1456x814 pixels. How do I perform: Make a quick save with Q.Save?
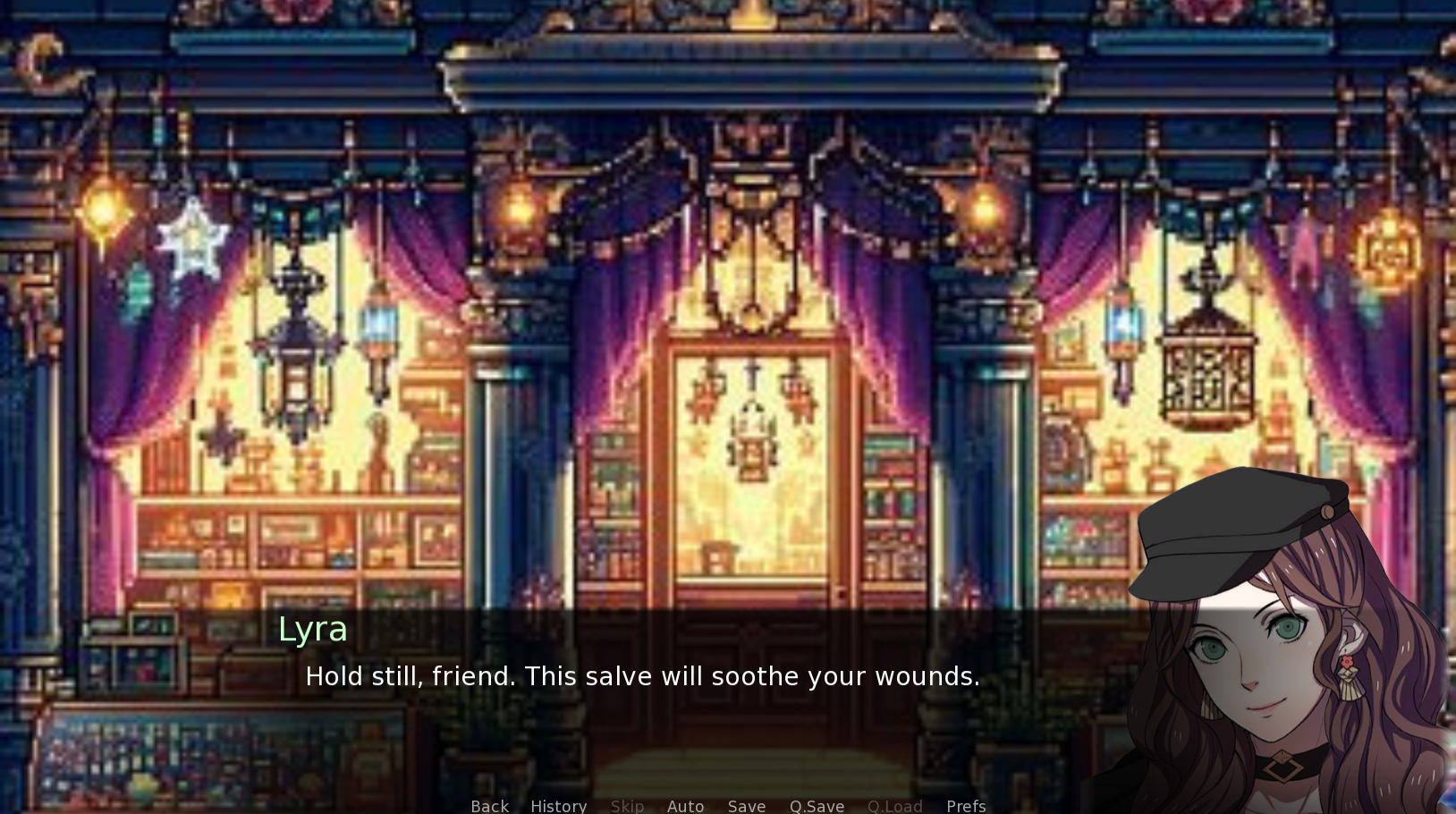816,805
